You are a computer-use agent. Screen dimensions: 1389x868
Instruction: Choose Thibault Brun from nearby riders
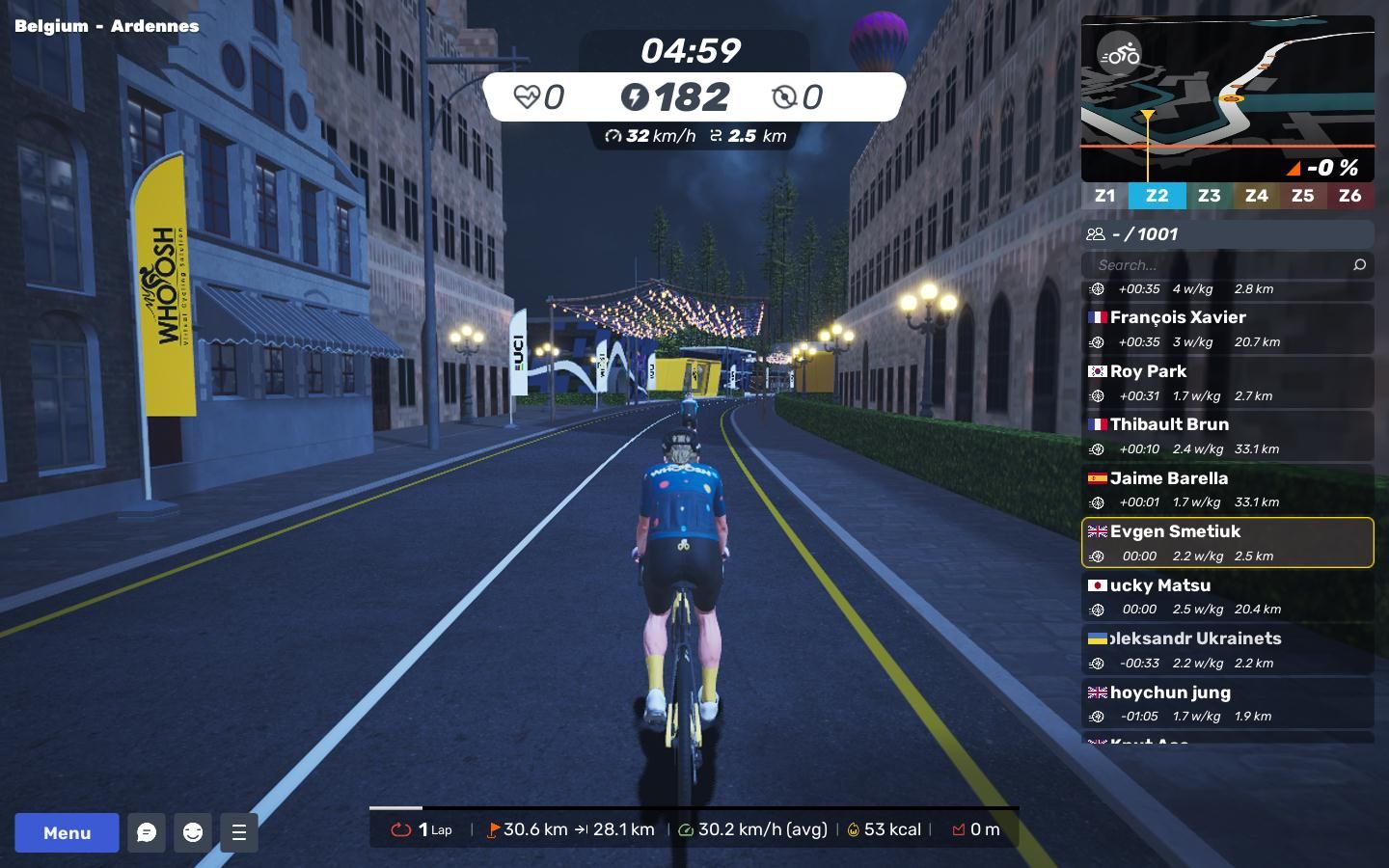pos(1227,436)
